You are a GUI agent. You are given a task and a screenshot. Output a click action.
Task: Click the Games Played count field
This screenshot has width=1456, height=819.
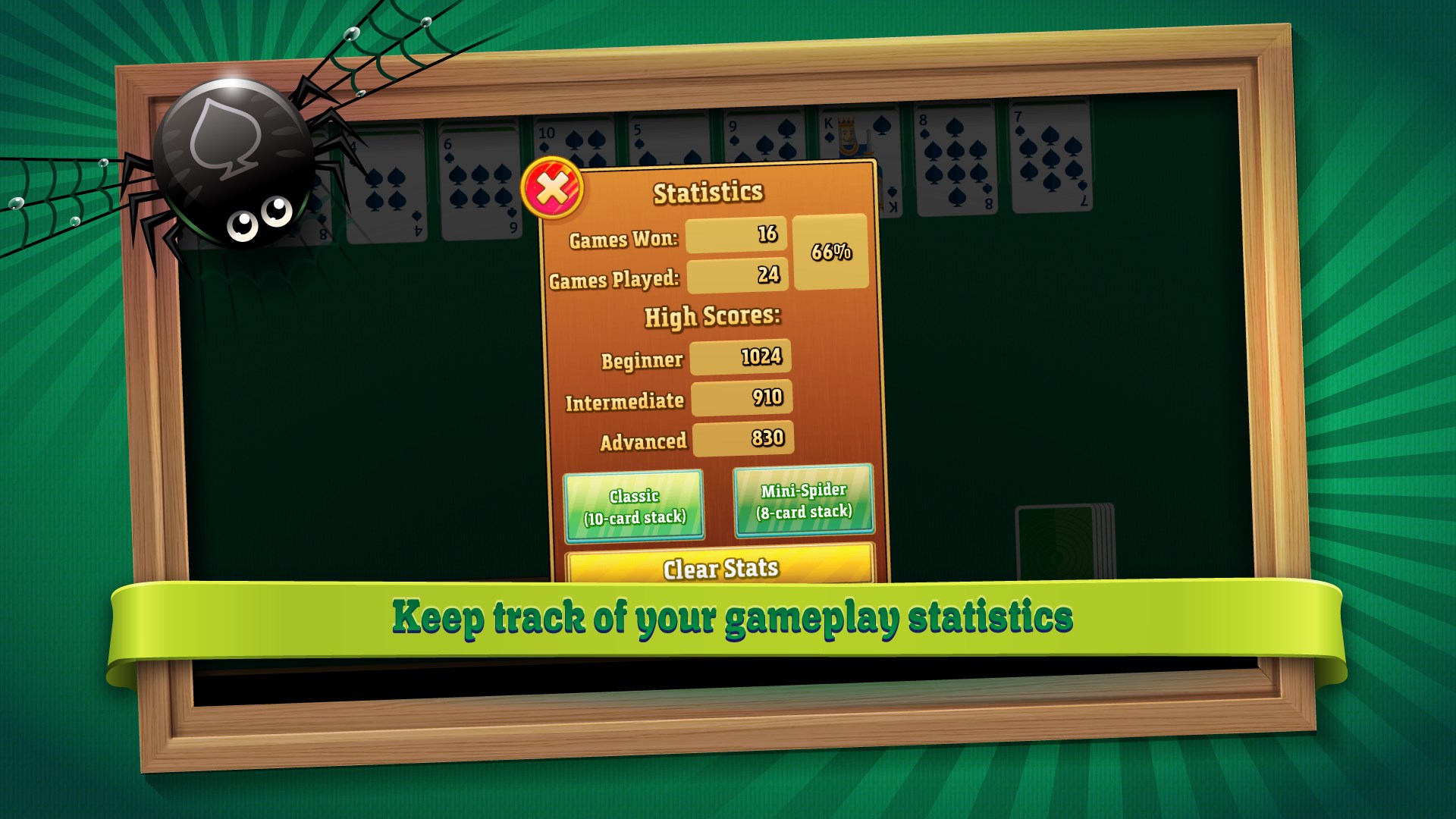736,277
